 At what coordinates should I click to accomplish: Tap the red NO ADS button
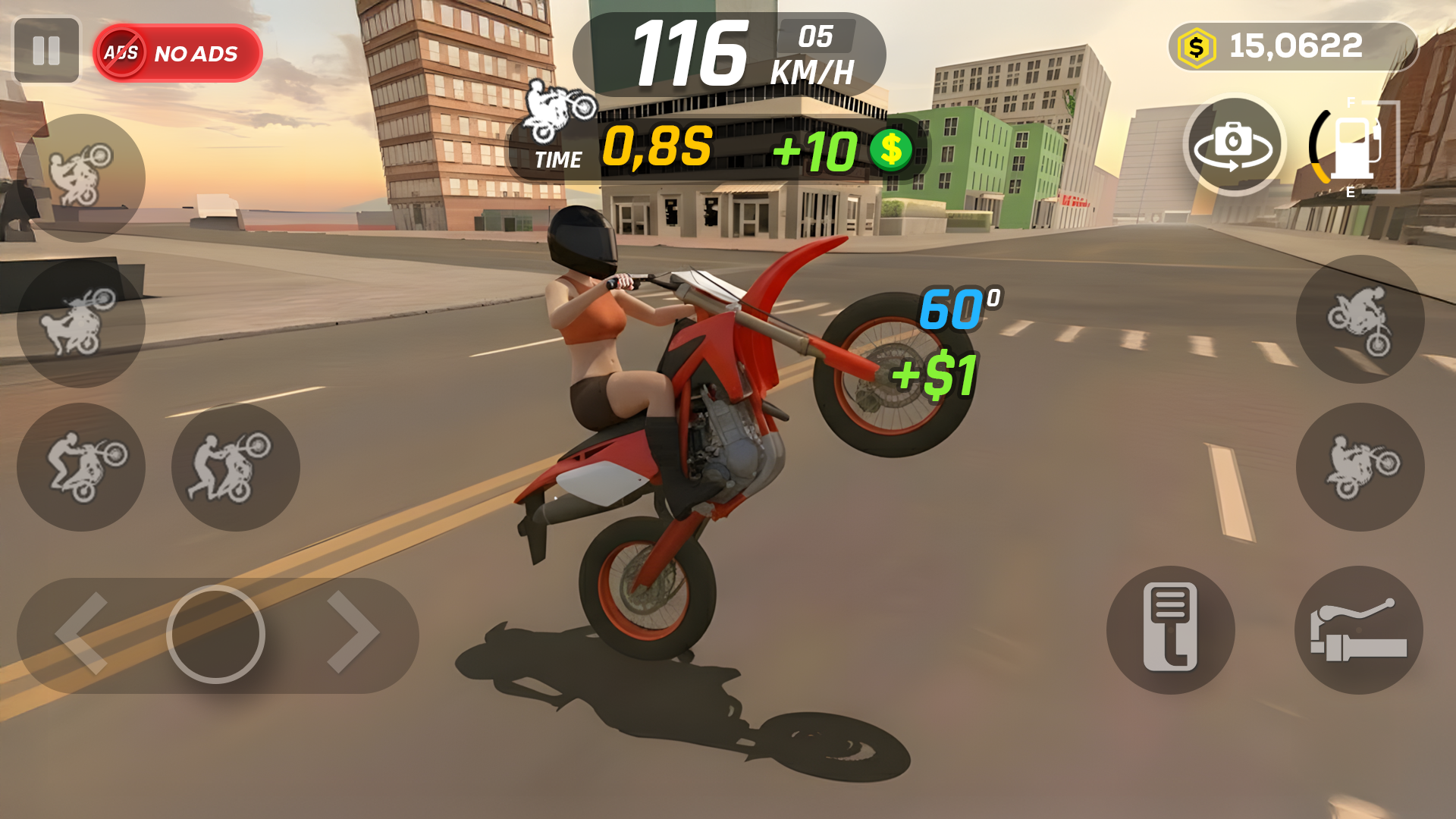(x=178, y=53)
